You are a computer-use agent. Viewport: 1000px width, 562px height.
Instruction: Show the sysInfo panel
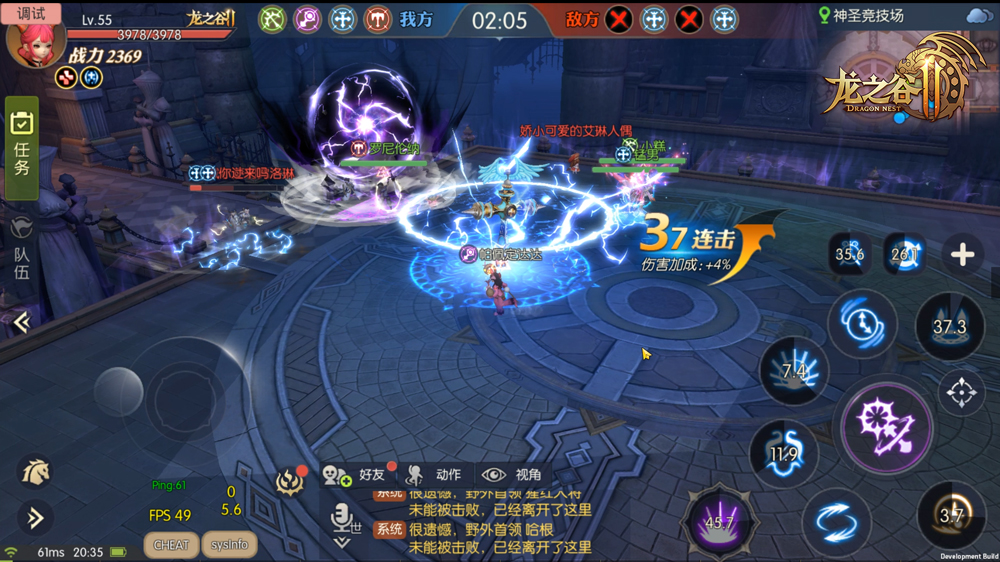[x=229, y=545]
